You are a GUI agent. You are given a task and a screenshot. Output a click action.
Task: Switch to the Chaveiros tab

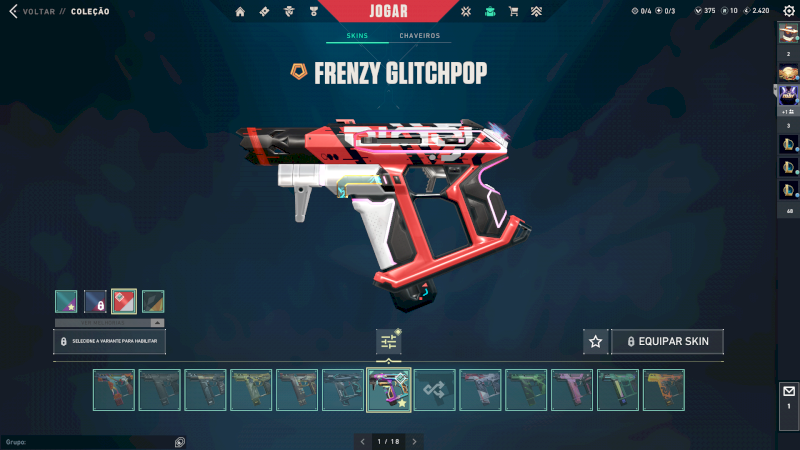point(419,36)
